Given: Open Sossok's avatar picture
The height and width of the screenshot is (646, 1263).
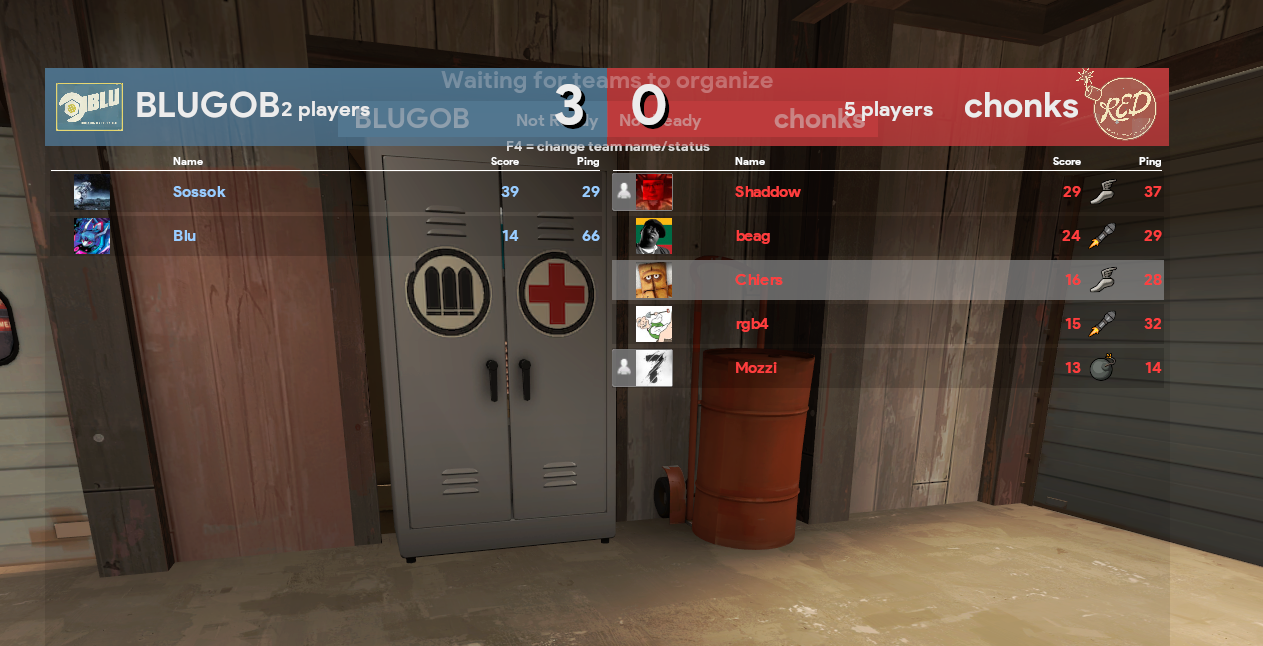Looking at the screenshot, I should pos(92,192).
